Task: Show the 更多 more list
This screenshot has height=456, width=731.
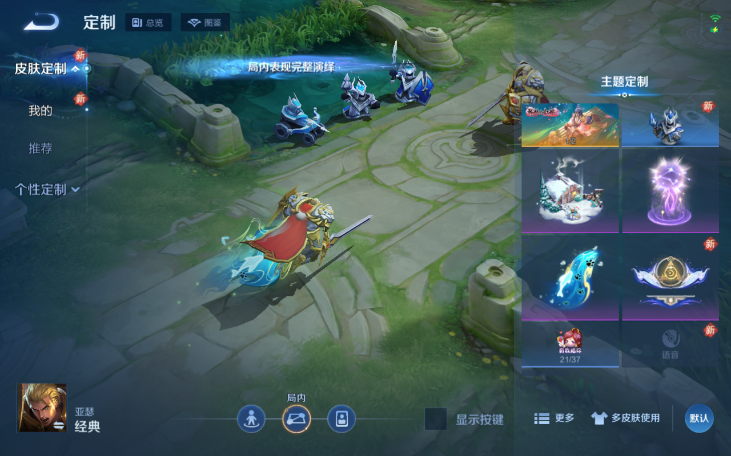Action: (554, 418)
